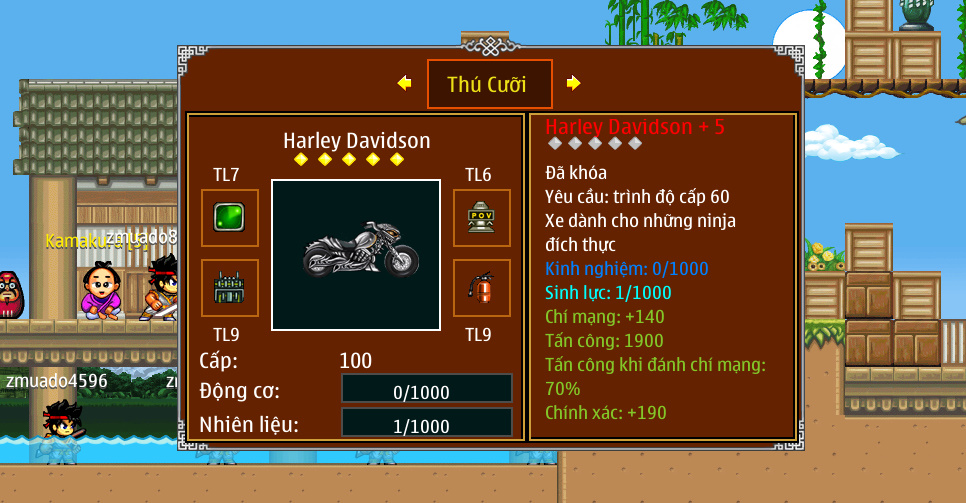Select the Thú Cưỡi tab header

pos(487,84)
